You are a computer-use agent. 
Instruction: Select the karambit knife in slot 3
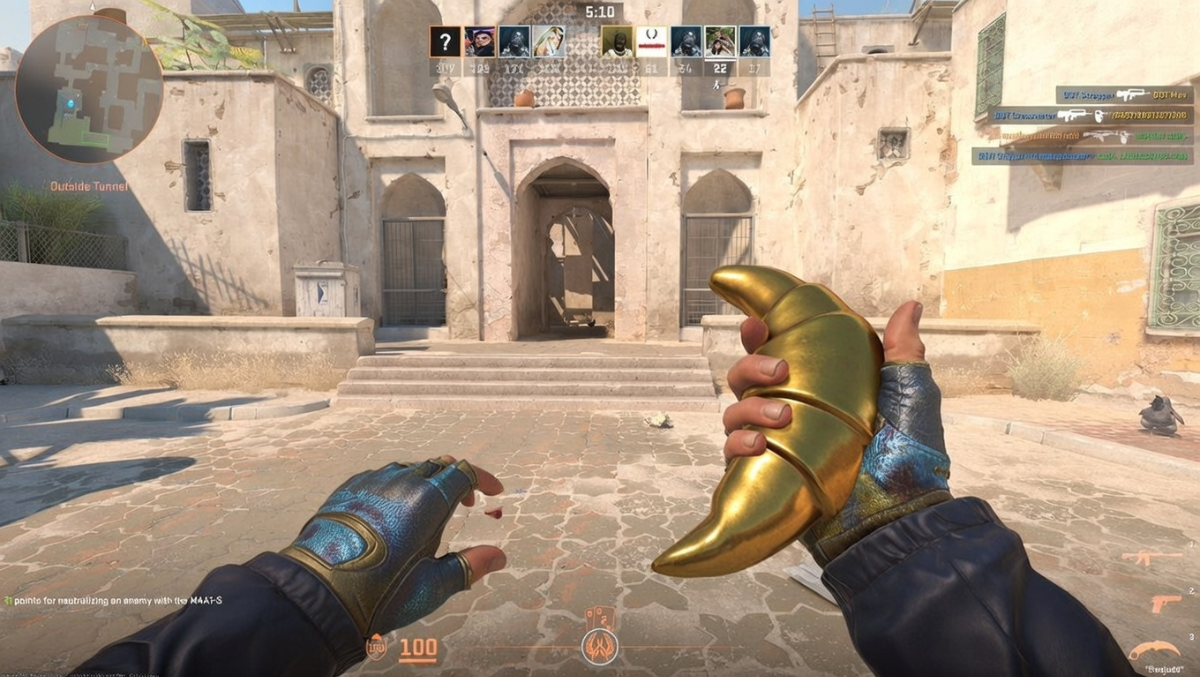click(1154, 652)
